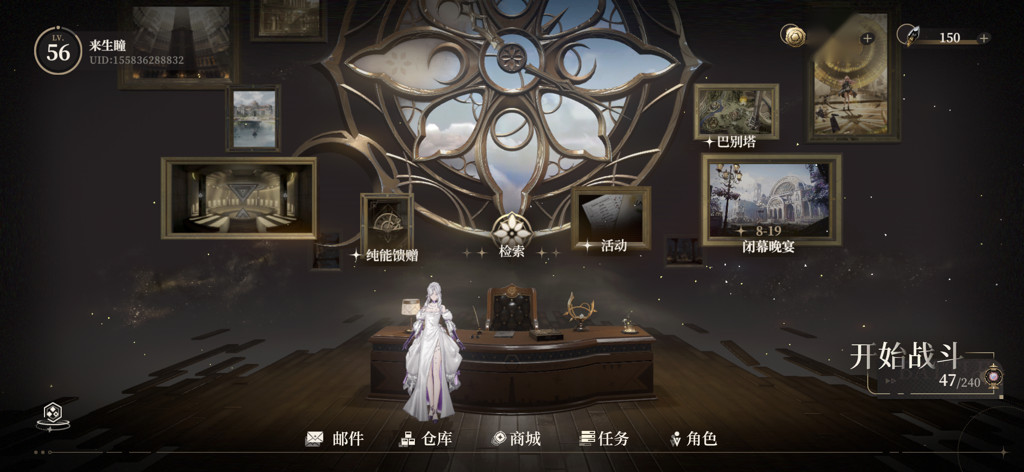Open the 邮件 mail menu

click(x=335, y=439)
